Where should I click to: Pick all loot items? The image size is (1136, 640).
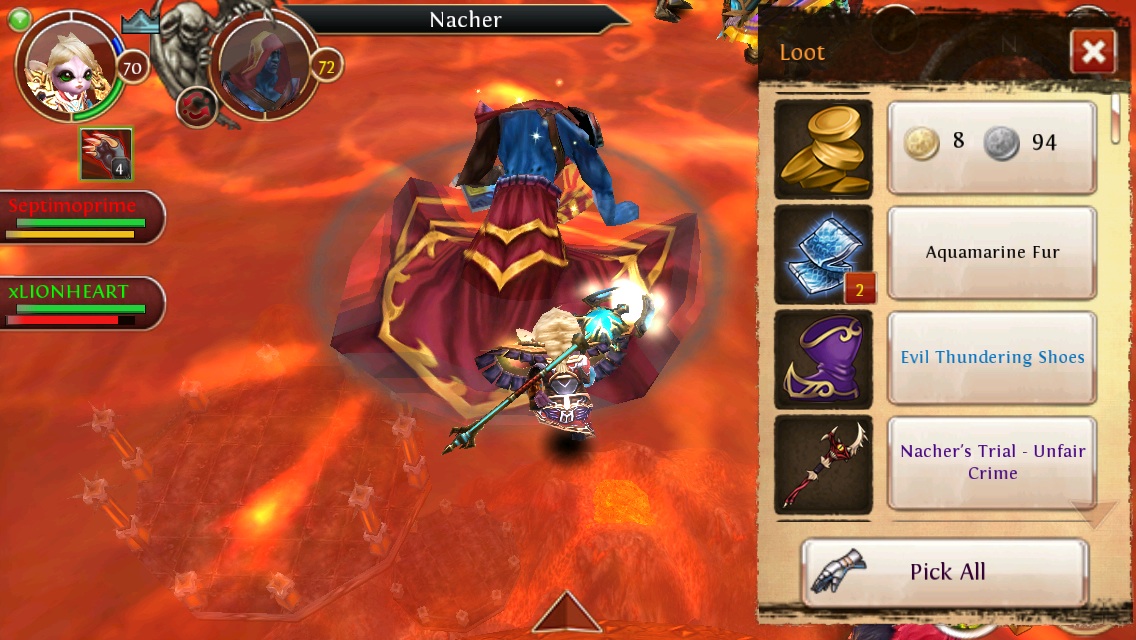click(x=945, y=572)
